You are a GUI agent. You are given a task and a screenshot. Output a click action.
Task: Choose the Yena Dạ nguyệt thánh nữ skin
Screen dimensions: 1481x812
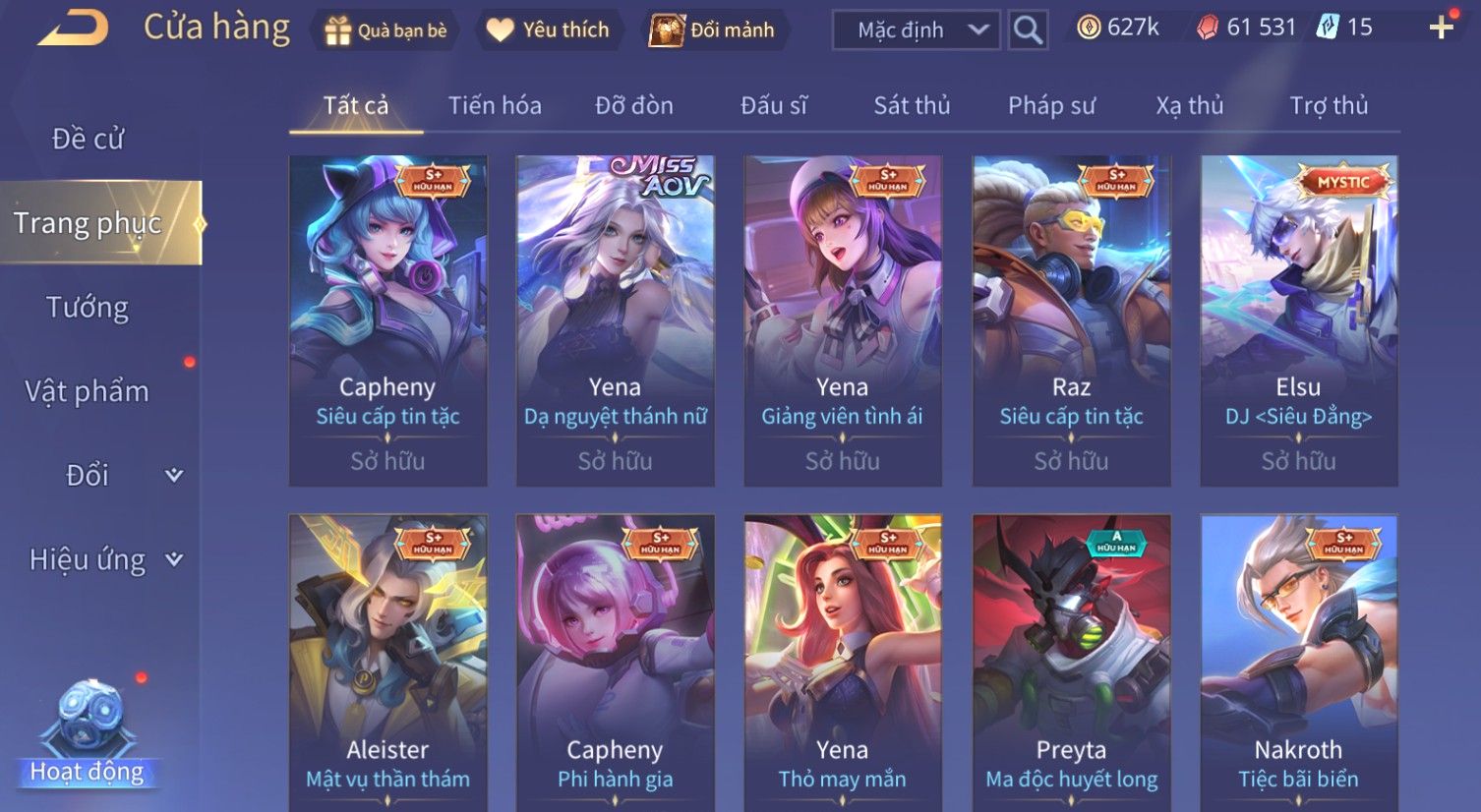coord(615,319)
